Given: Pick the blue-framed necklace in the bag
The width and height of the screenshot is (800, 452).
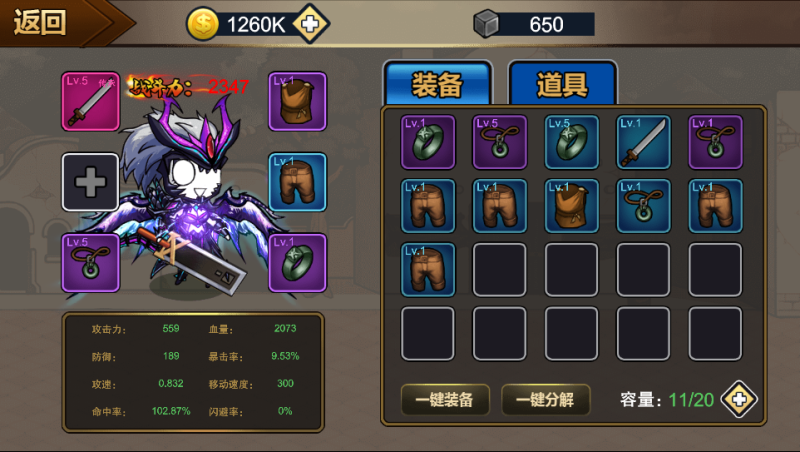Looking at the screenshot, I should [644, 206].
